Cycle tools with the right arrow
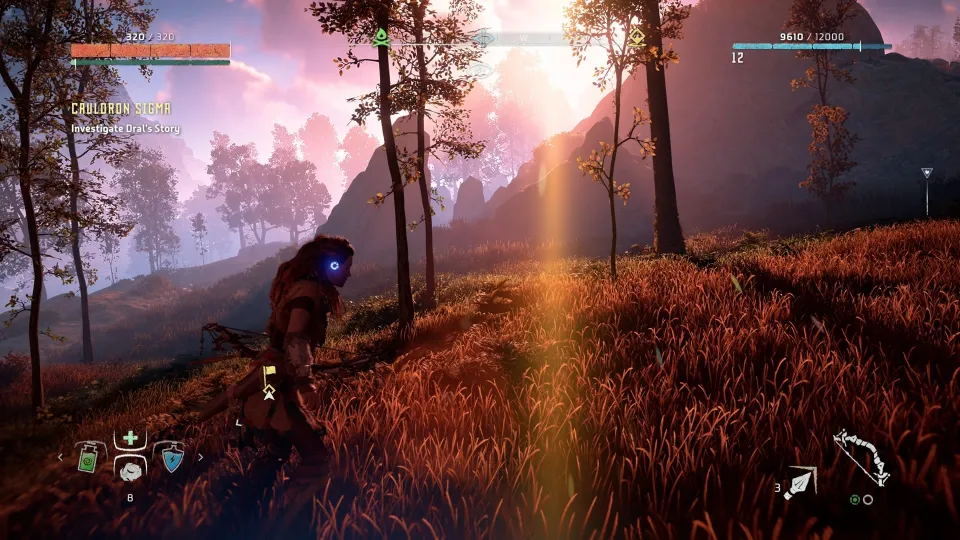Screen dimensions: 960x540 [200, 457]
